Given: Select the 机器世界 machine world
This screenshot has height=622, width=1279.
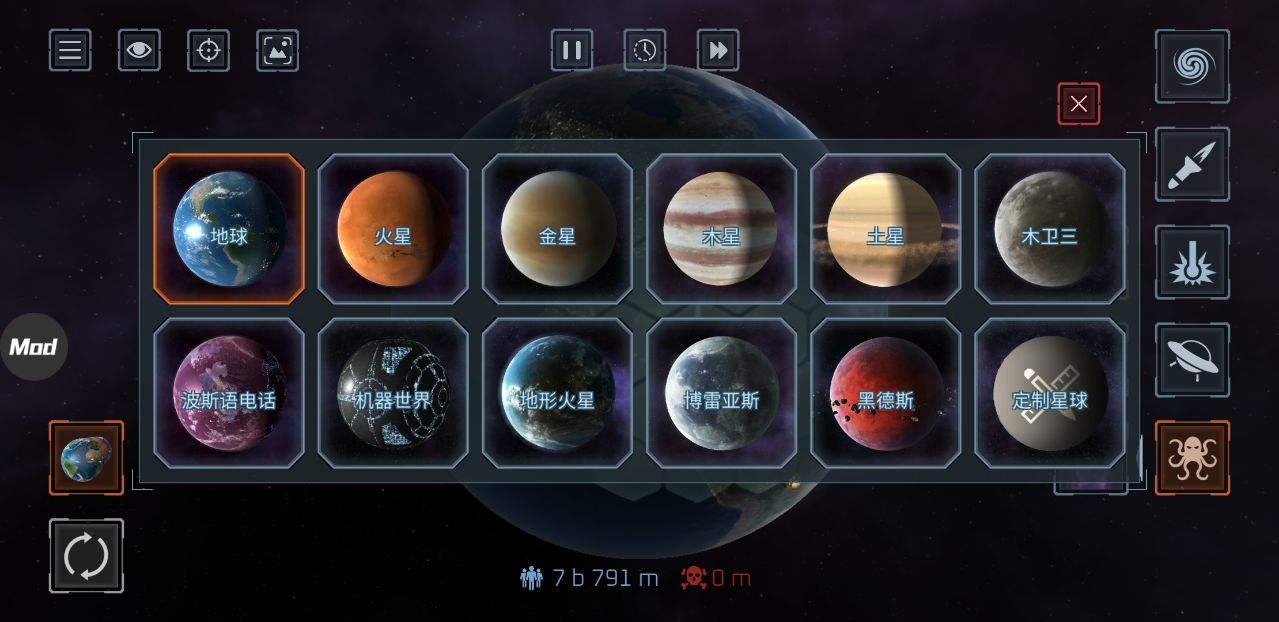Looking at the screenshot, I should (393, 393).
